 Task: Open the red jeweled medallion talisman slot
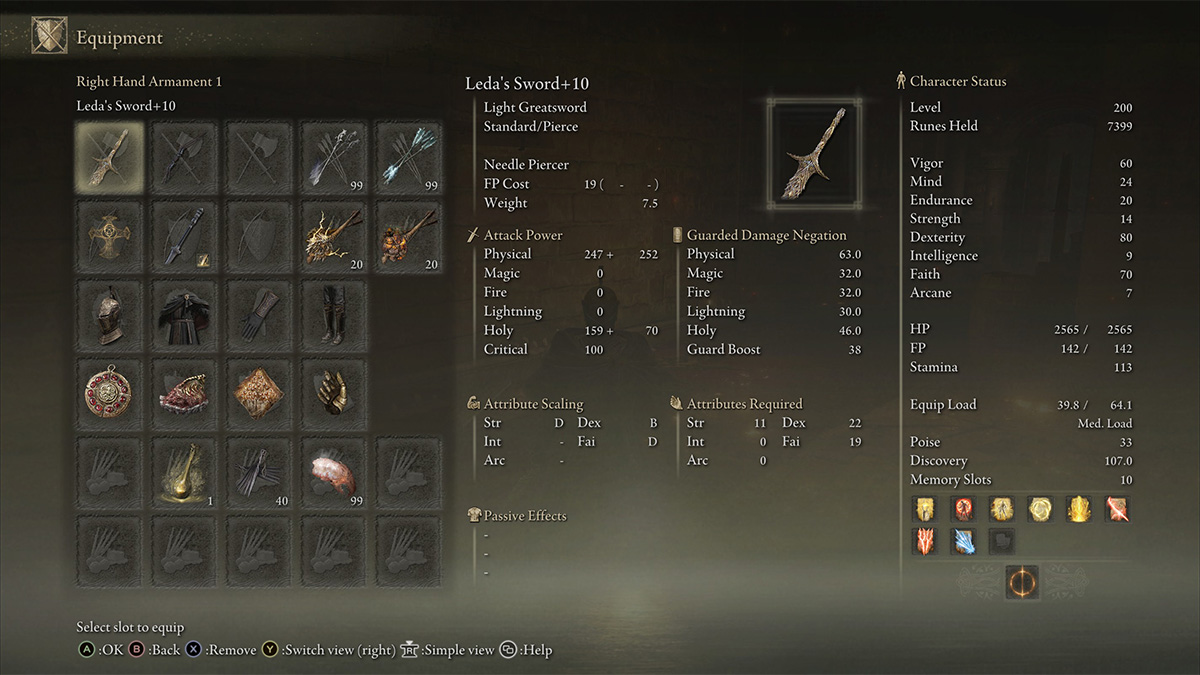[109, 393]
